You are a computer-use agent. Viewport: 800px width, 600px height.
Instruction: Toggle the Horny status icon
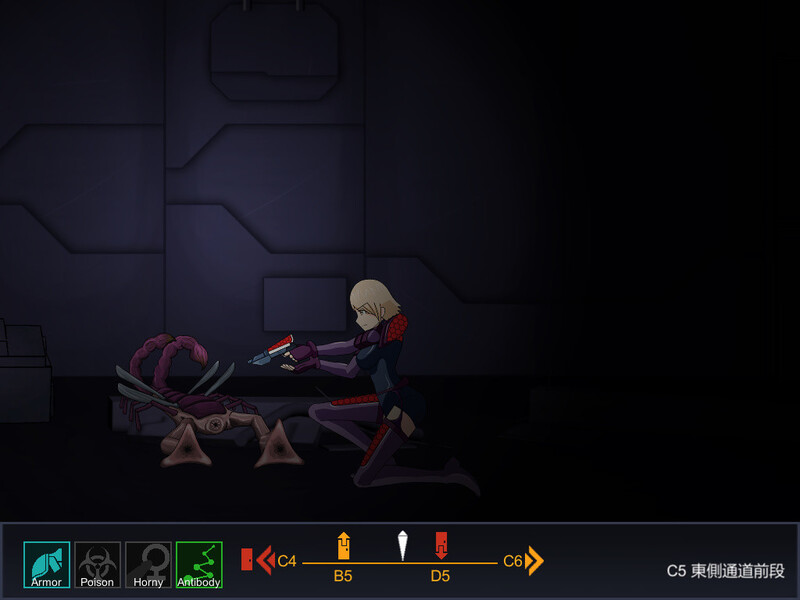tap(148, 564)
